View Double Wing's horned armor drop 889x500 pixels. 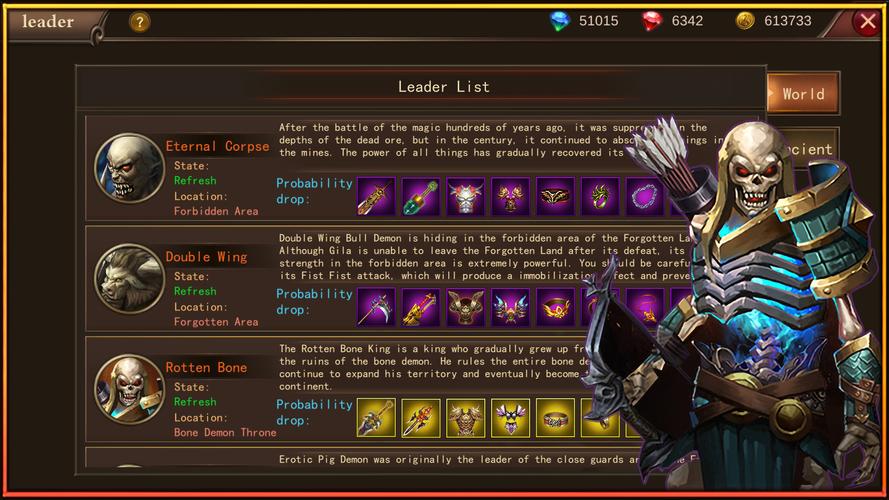pos(465,307)
